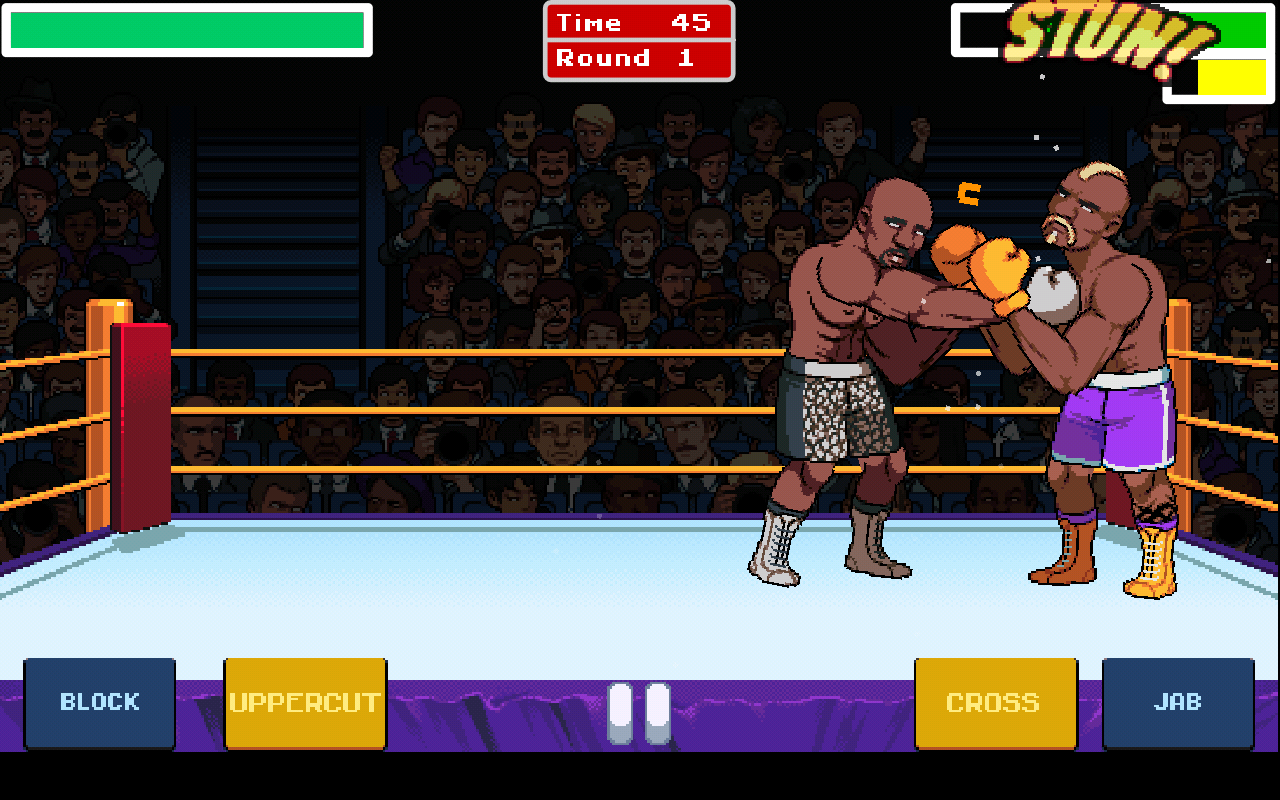Throw an UPPERCUT punch
The width and height of the screenshot is (1280, 800).
[305, 701]
